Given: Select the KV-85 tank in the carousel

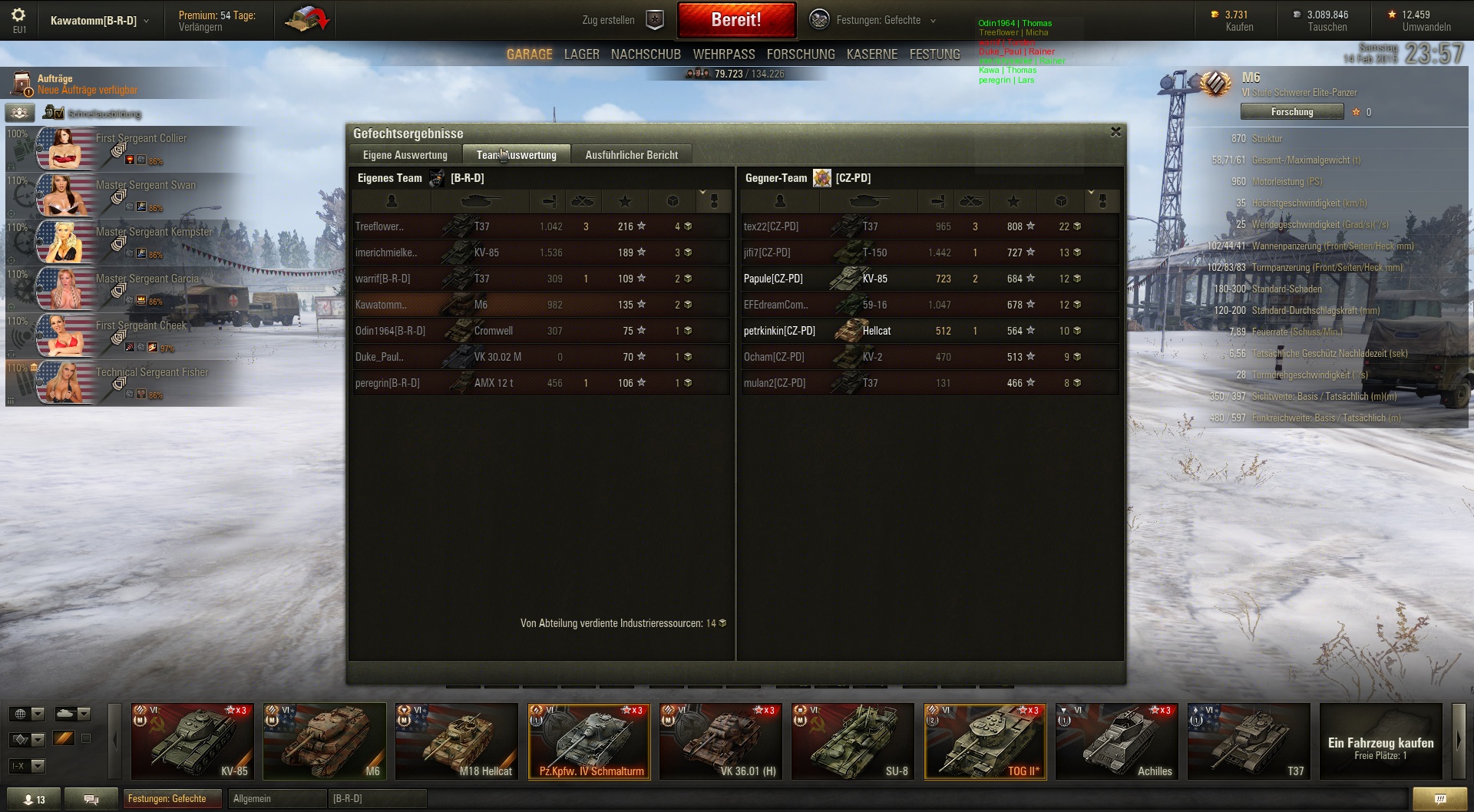Looking at the screenshot, I should [193, 741].
